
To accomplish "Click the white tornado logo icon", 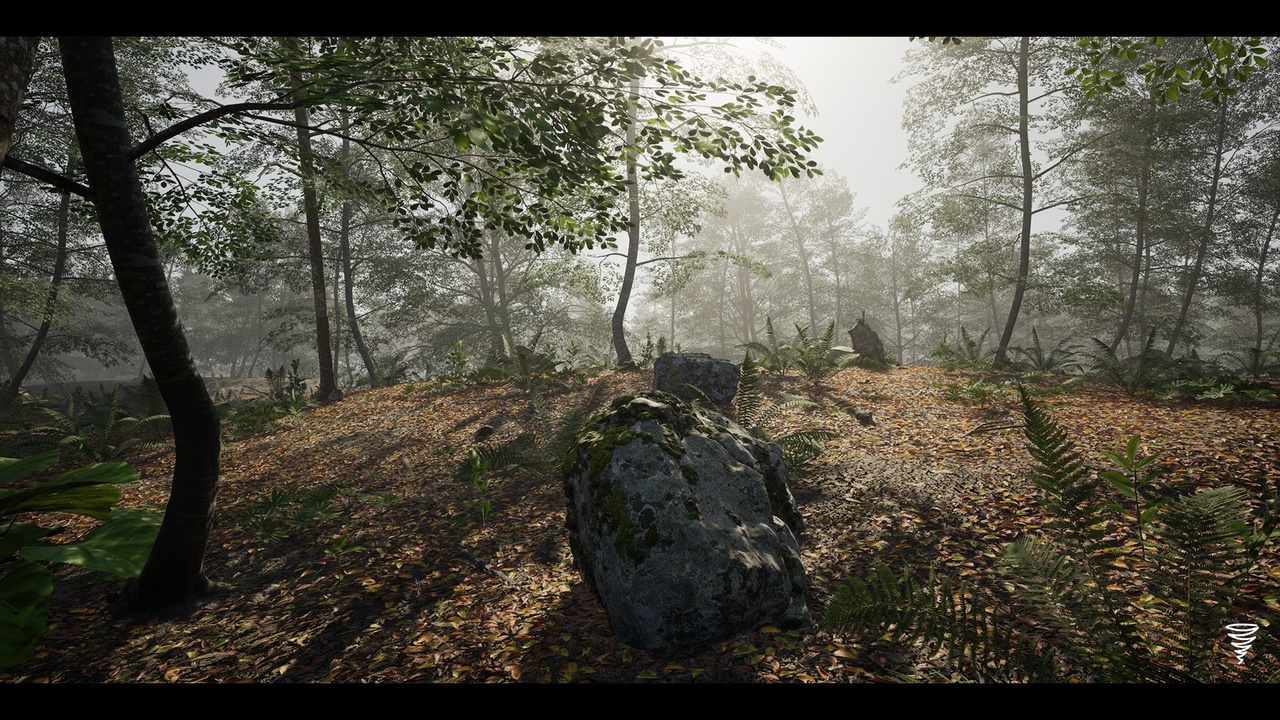I will (1241, 642).
